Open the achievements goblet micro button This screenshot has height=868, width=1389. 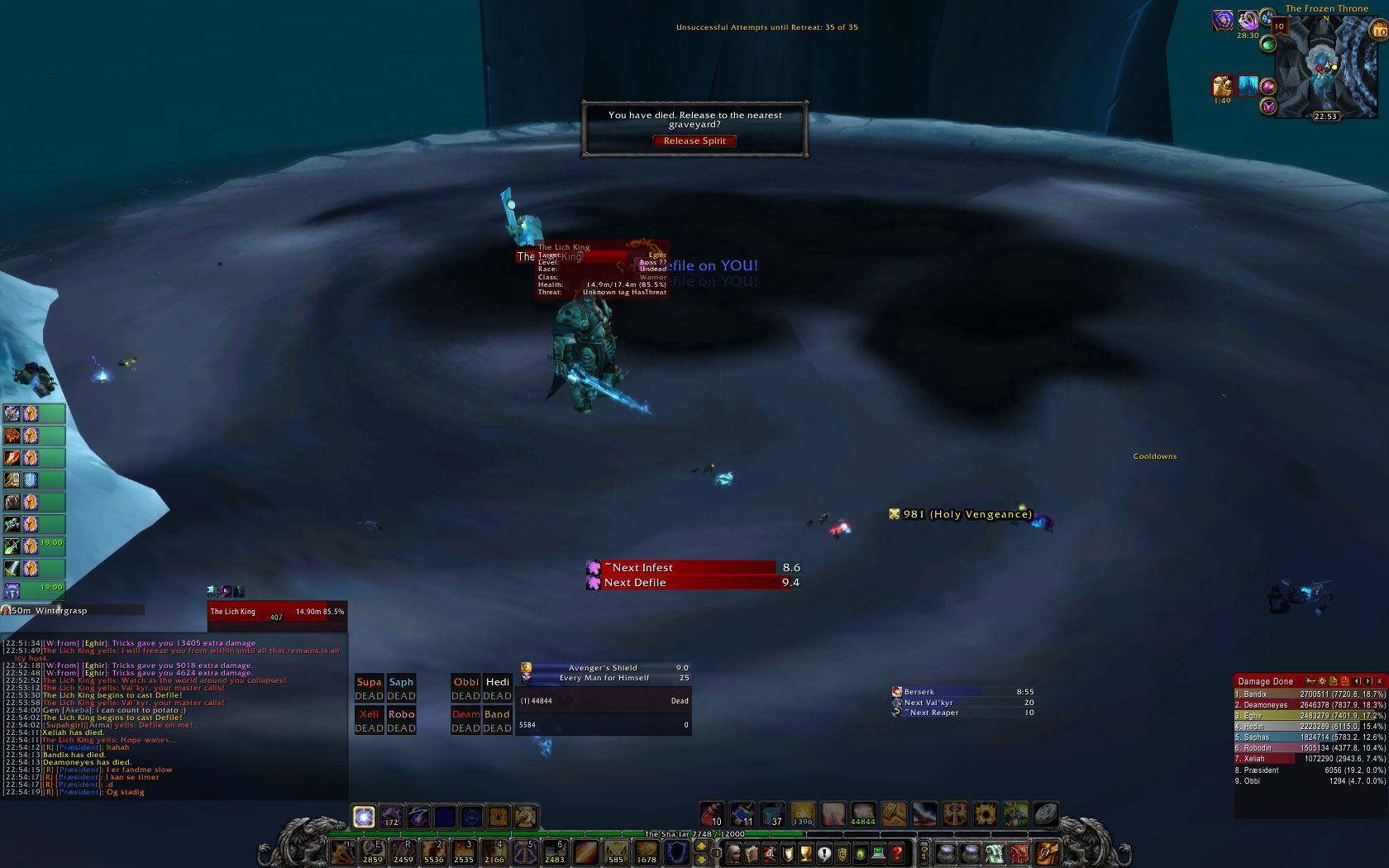coord(805,853)
